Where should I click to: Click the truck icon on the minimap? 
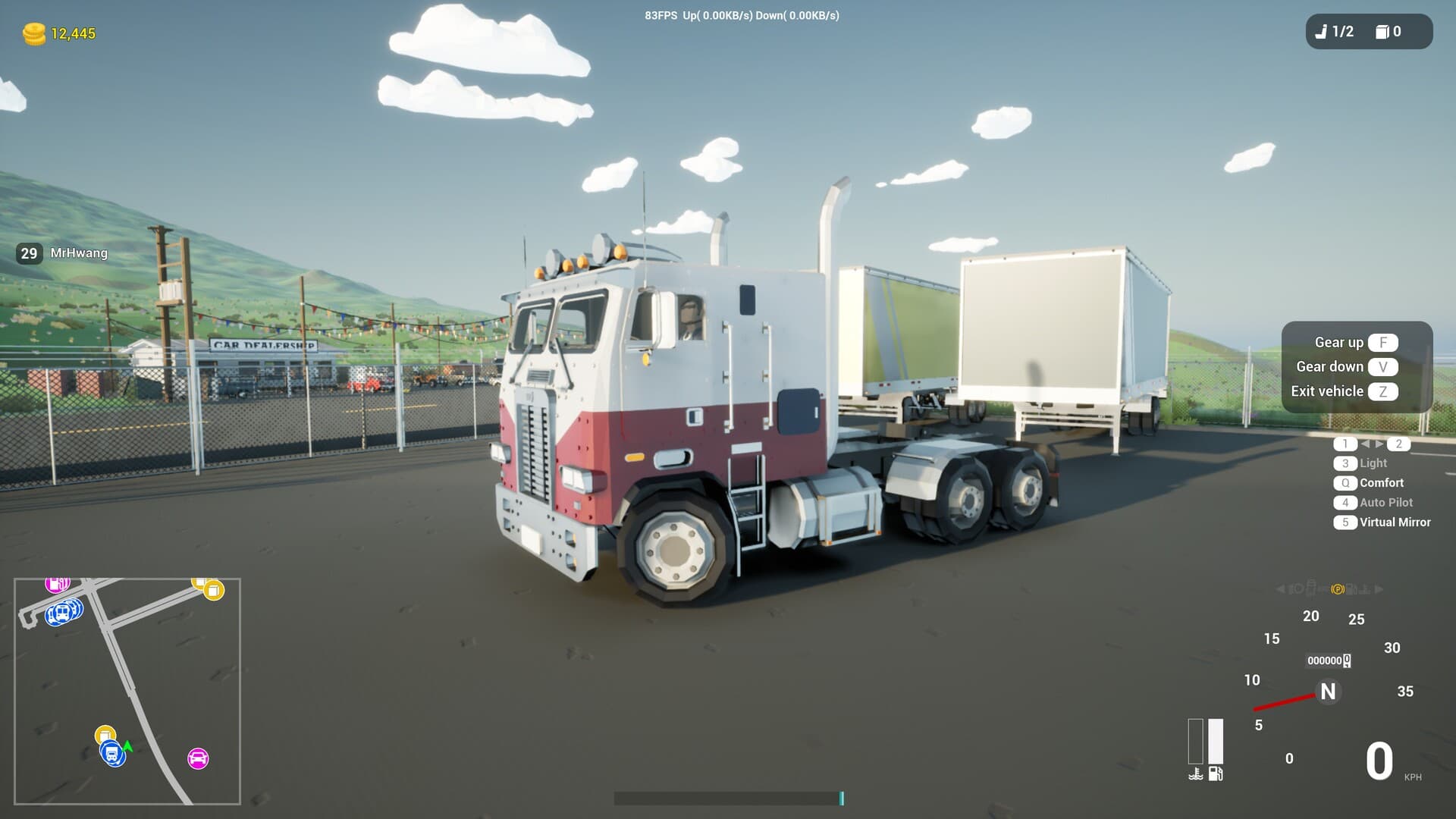(111, 753)
